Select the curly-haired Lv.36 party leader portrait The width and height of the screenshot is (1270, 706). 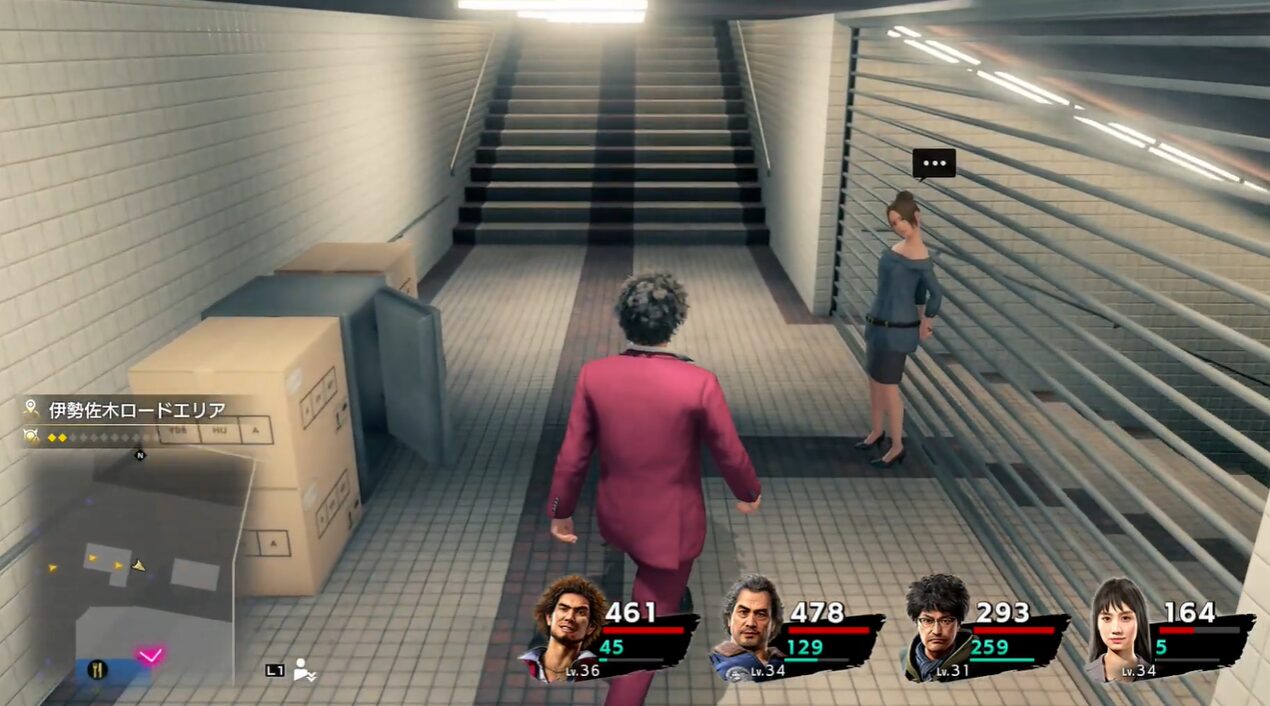566,624
